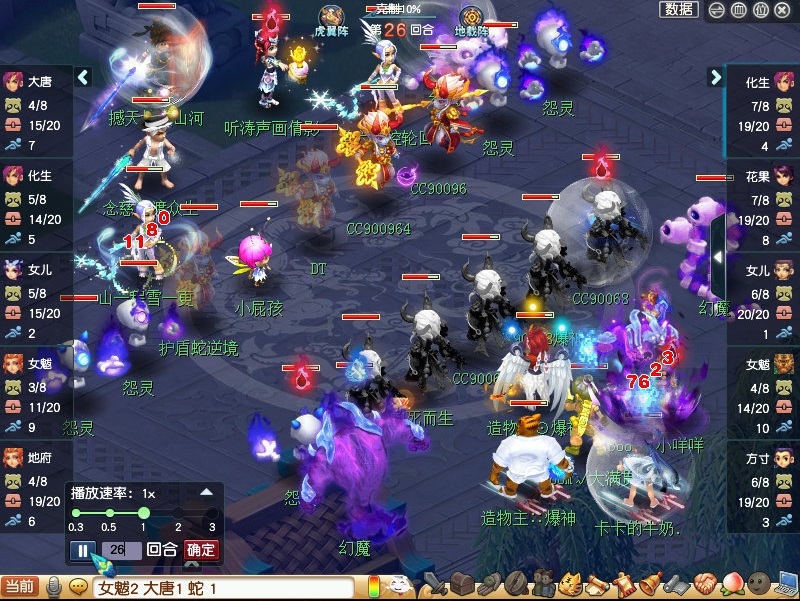800x601 pixels.
Task: Pause the battle replay playback
Action: pyautogui.click(x=83, y=550)
